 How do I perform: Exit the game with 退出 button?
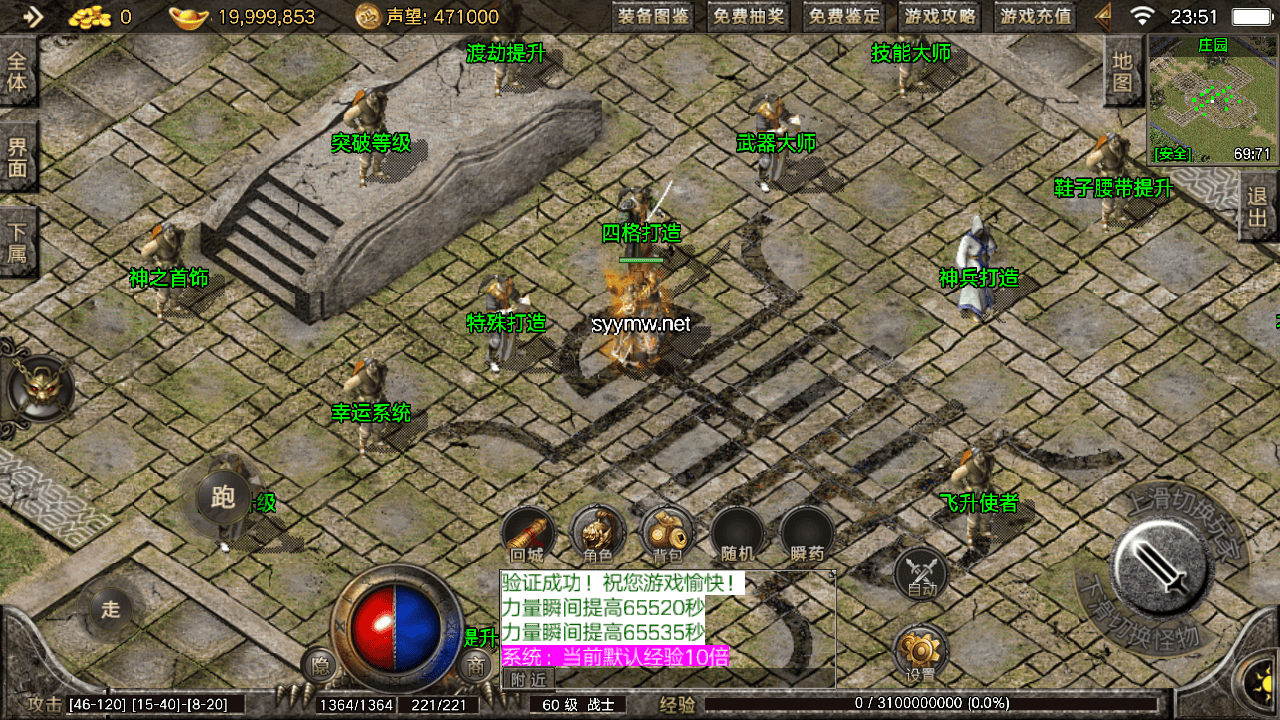click(x=1258, y=207)
